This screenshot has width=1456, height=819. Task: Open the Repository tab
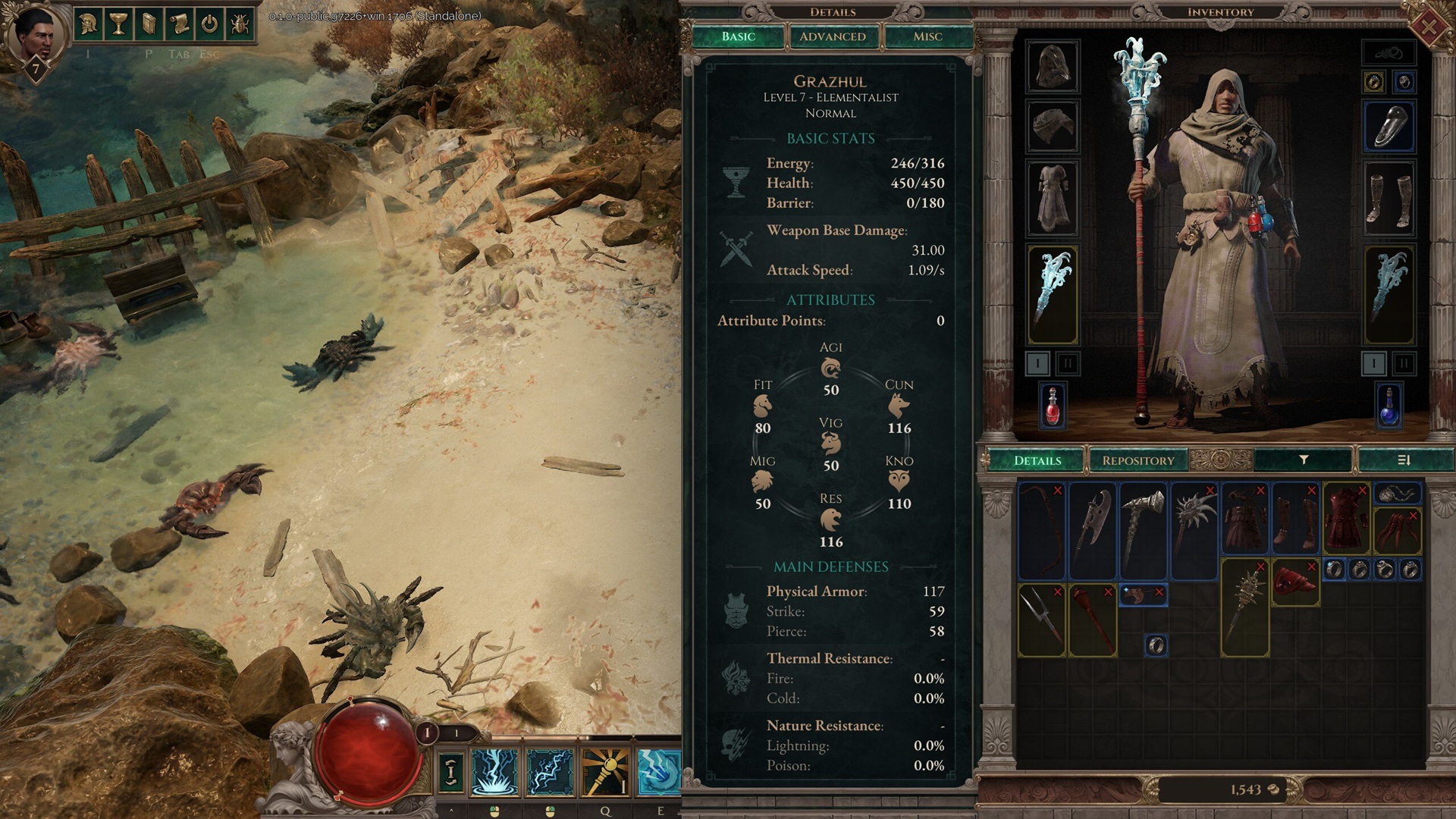[x=1137, y=460]
